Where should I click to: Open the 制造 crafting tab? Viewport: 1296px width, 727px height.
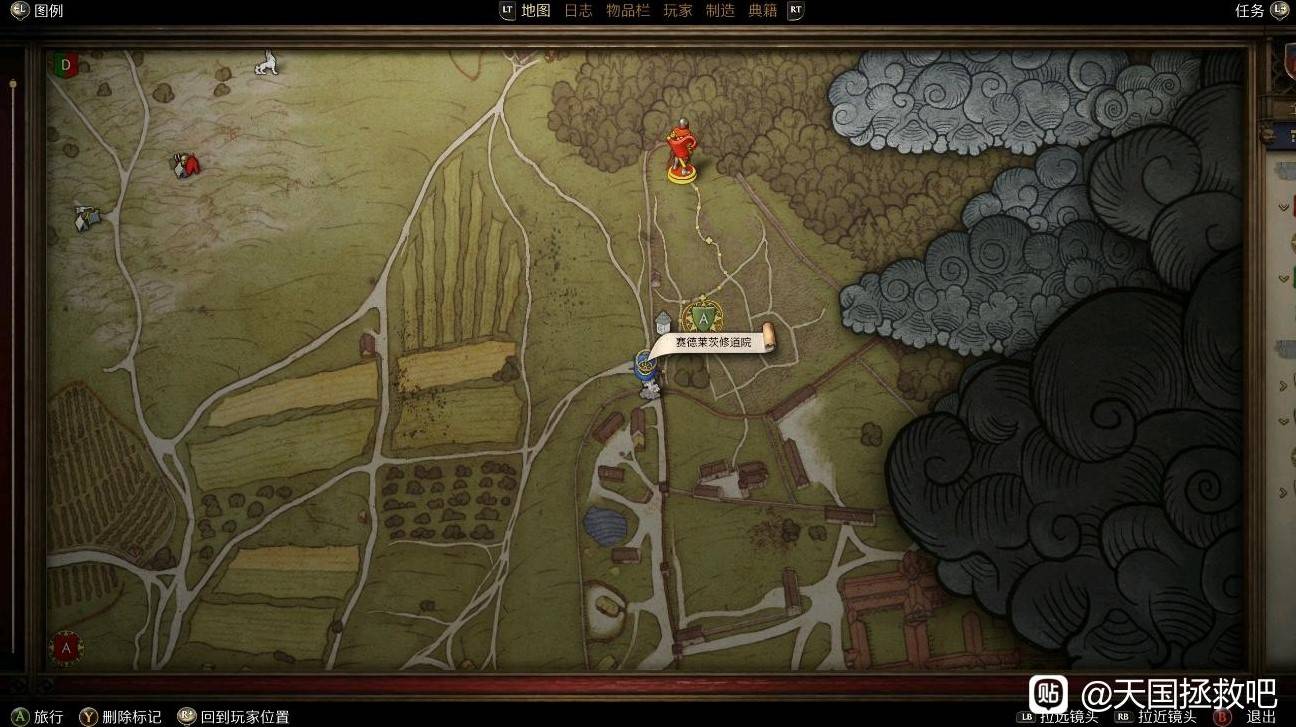(720, 11)
